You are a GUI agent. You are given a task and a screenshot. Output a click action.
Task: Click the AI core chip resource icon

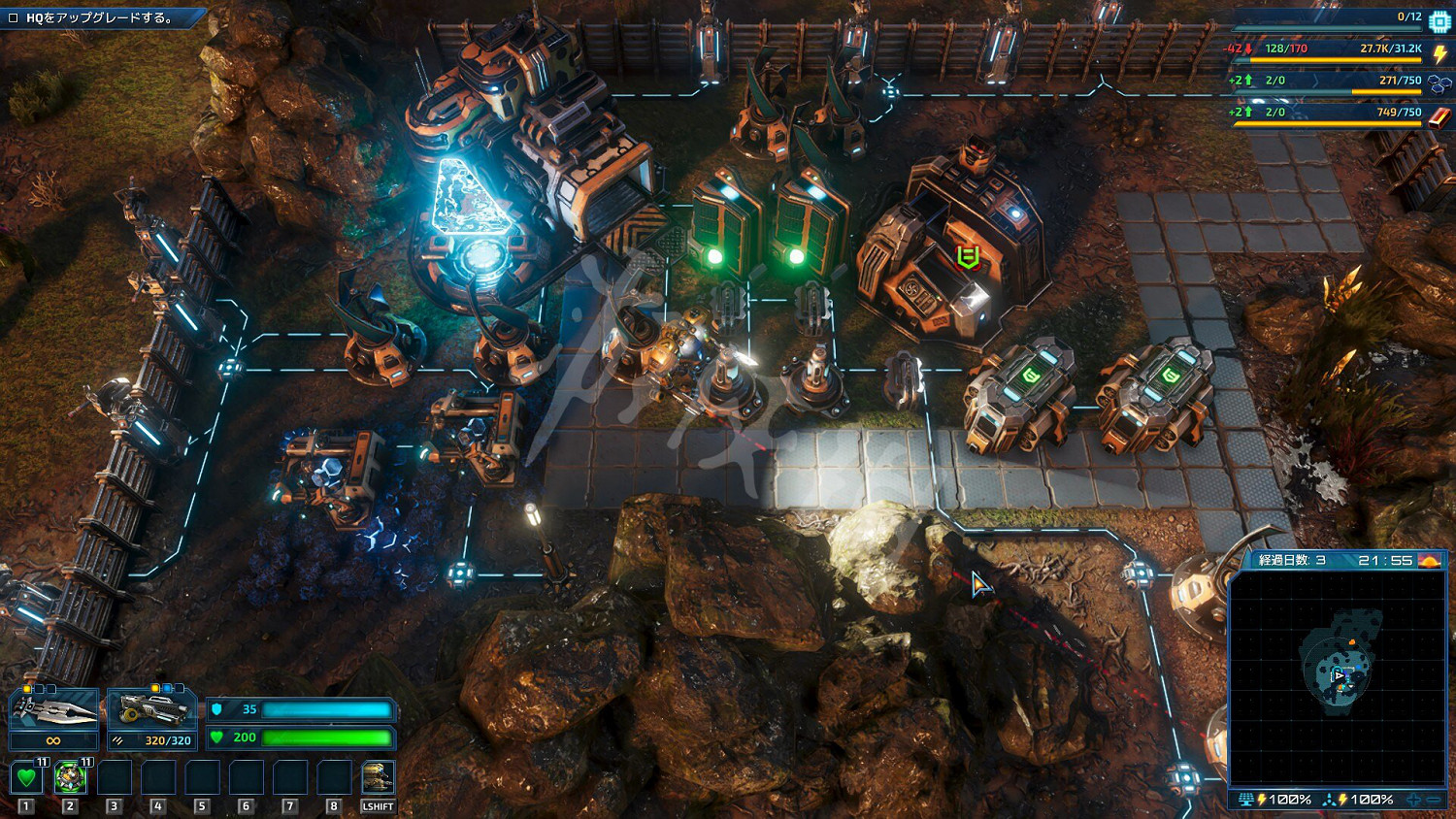[1439, 21]
